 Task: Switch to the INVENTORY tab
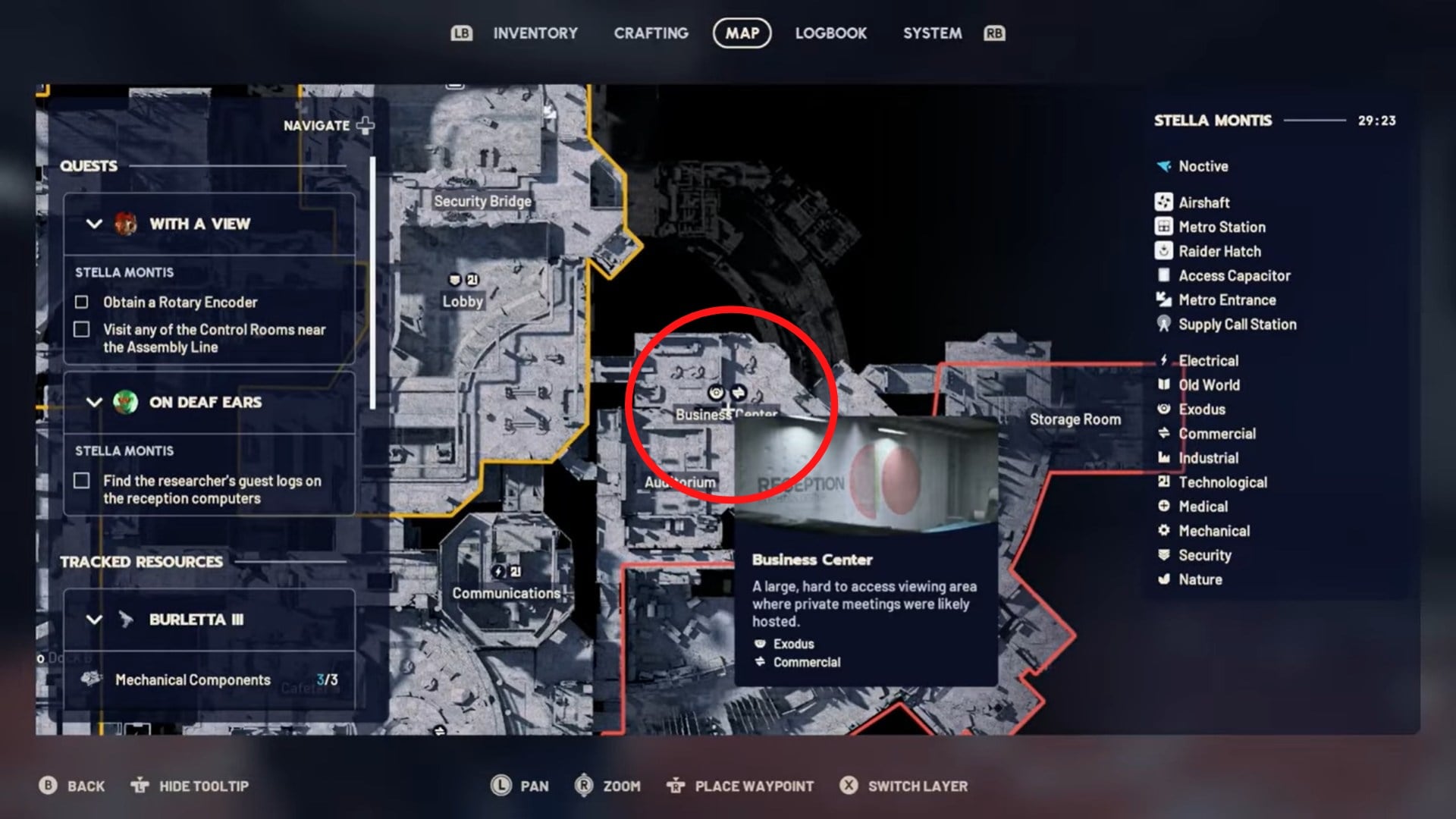click(x=535, y=33)
